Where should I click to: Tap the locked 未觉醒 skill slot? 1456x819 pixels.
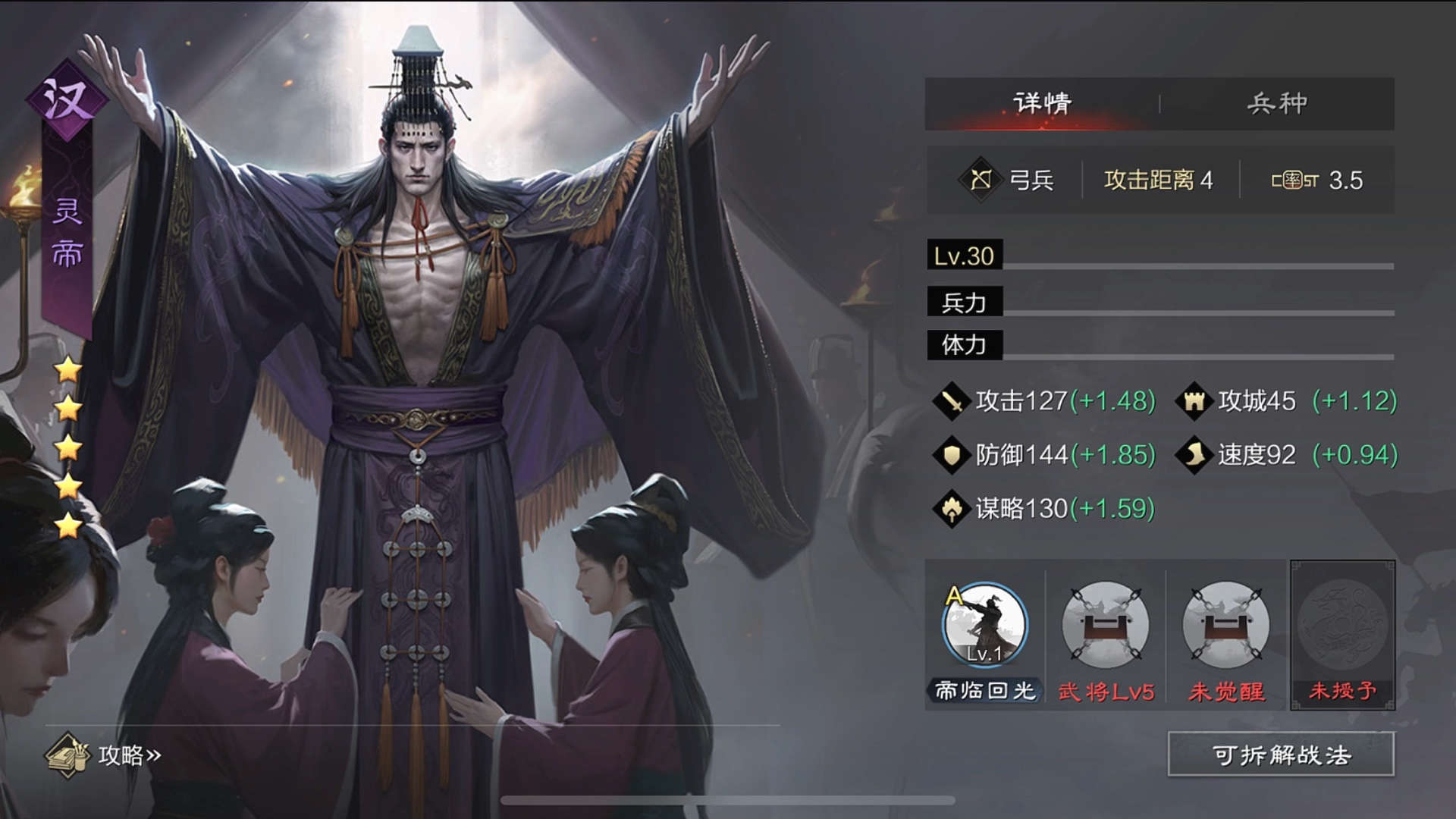1225,626
